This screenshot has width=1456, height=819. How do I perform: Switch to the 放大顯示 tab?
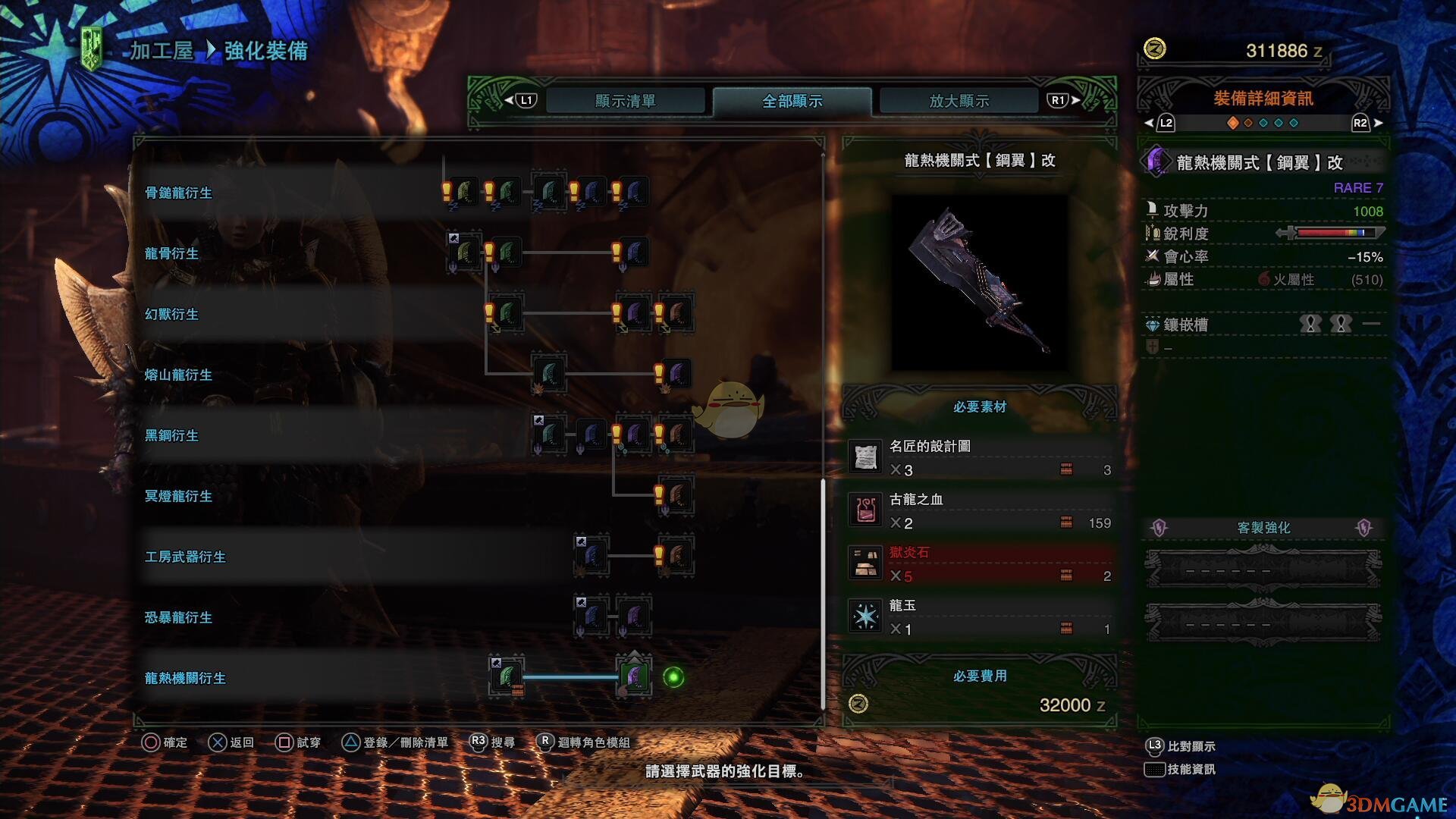(x=957, y=99)
